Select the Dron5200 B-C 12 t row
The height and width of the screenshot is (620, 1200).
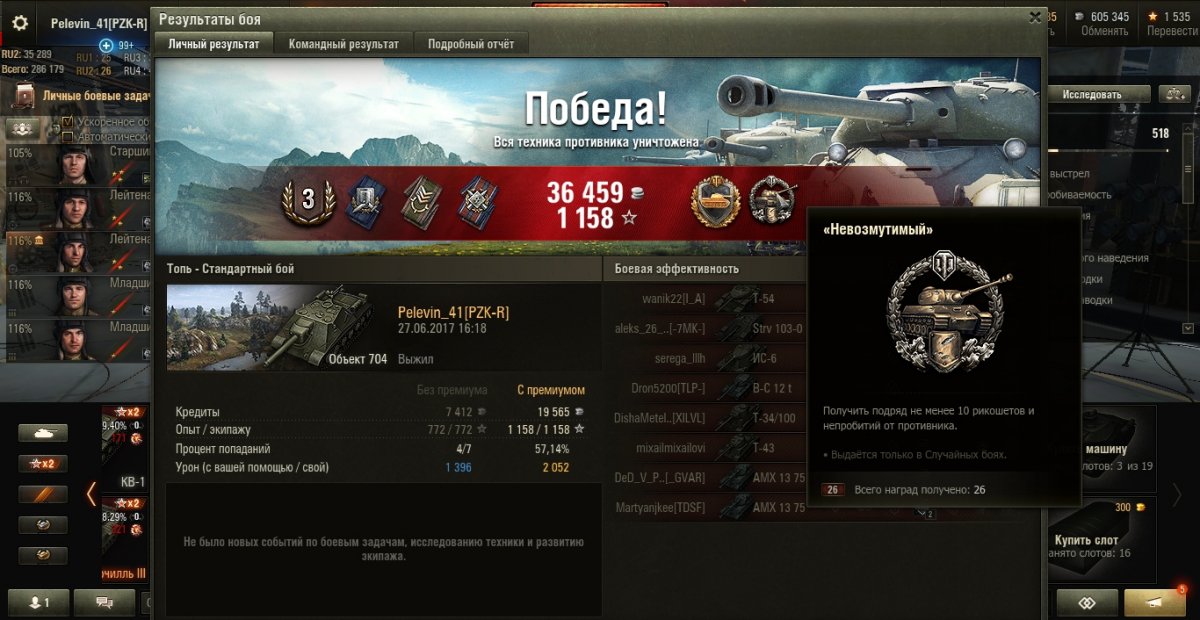pos(705,388)
